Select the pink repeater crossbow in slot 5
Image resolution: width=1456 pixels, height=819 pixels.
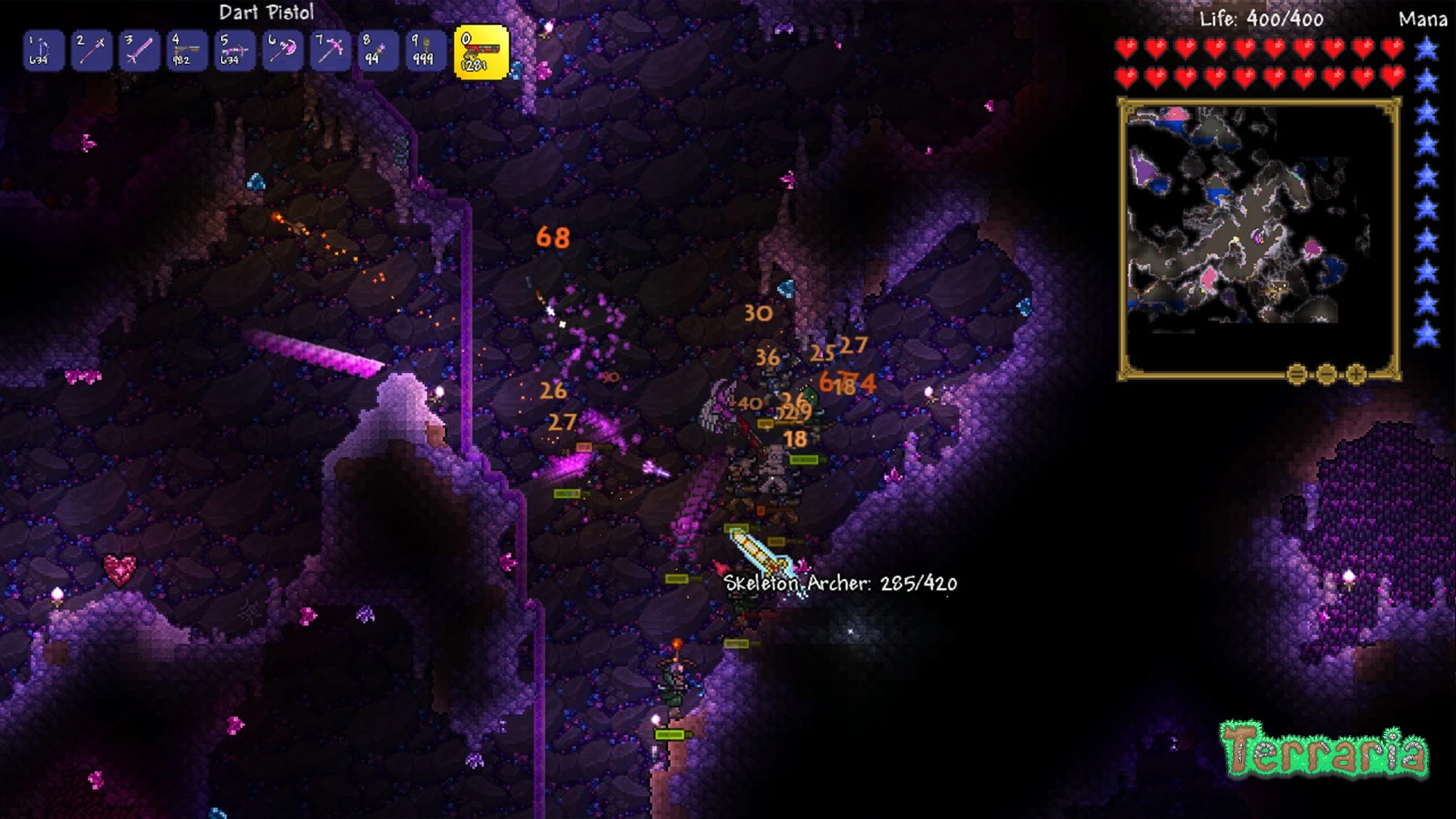pyautogui.click(x=234, y=51)
